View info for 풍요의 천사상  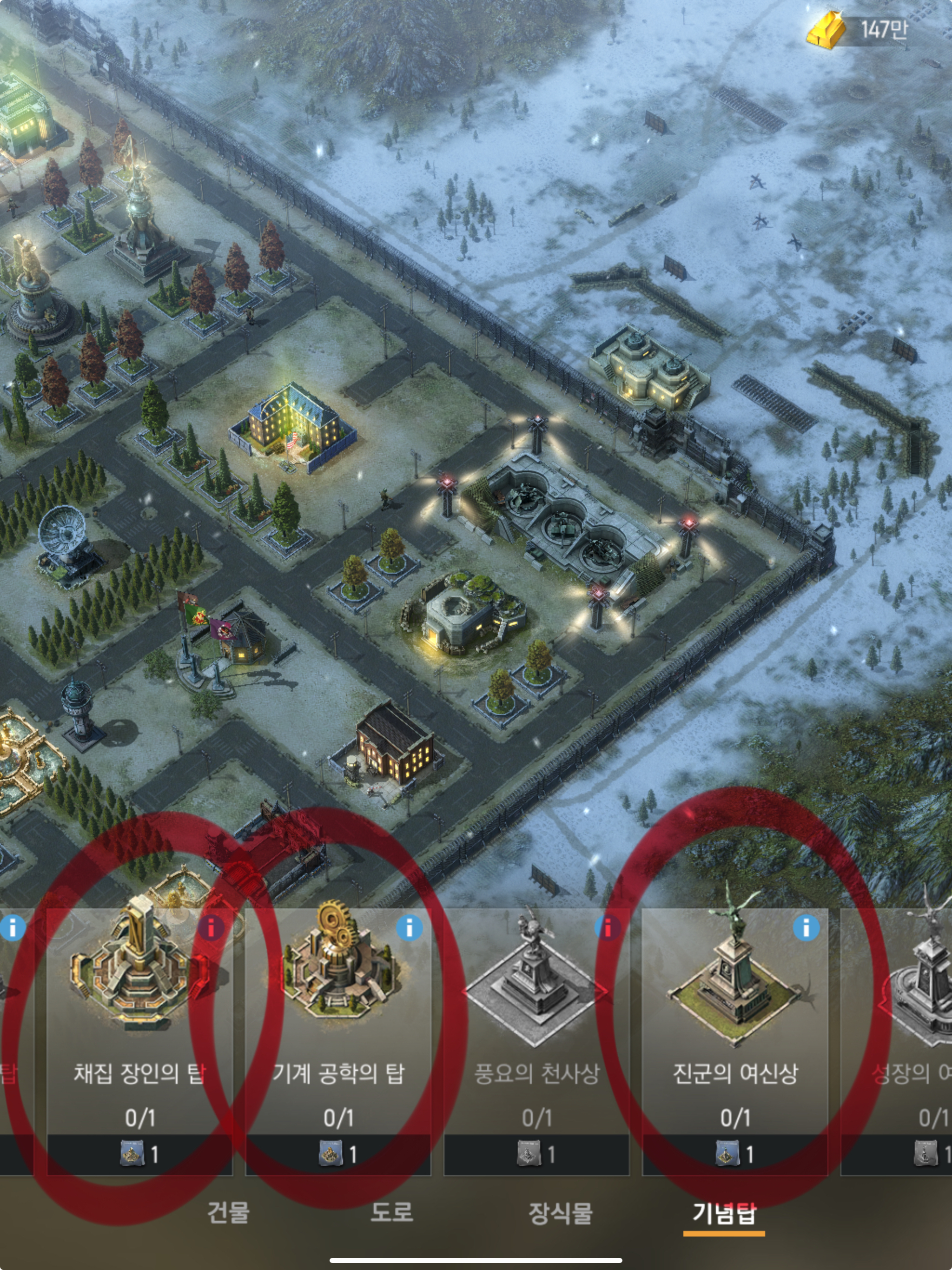tap(608, 928)
